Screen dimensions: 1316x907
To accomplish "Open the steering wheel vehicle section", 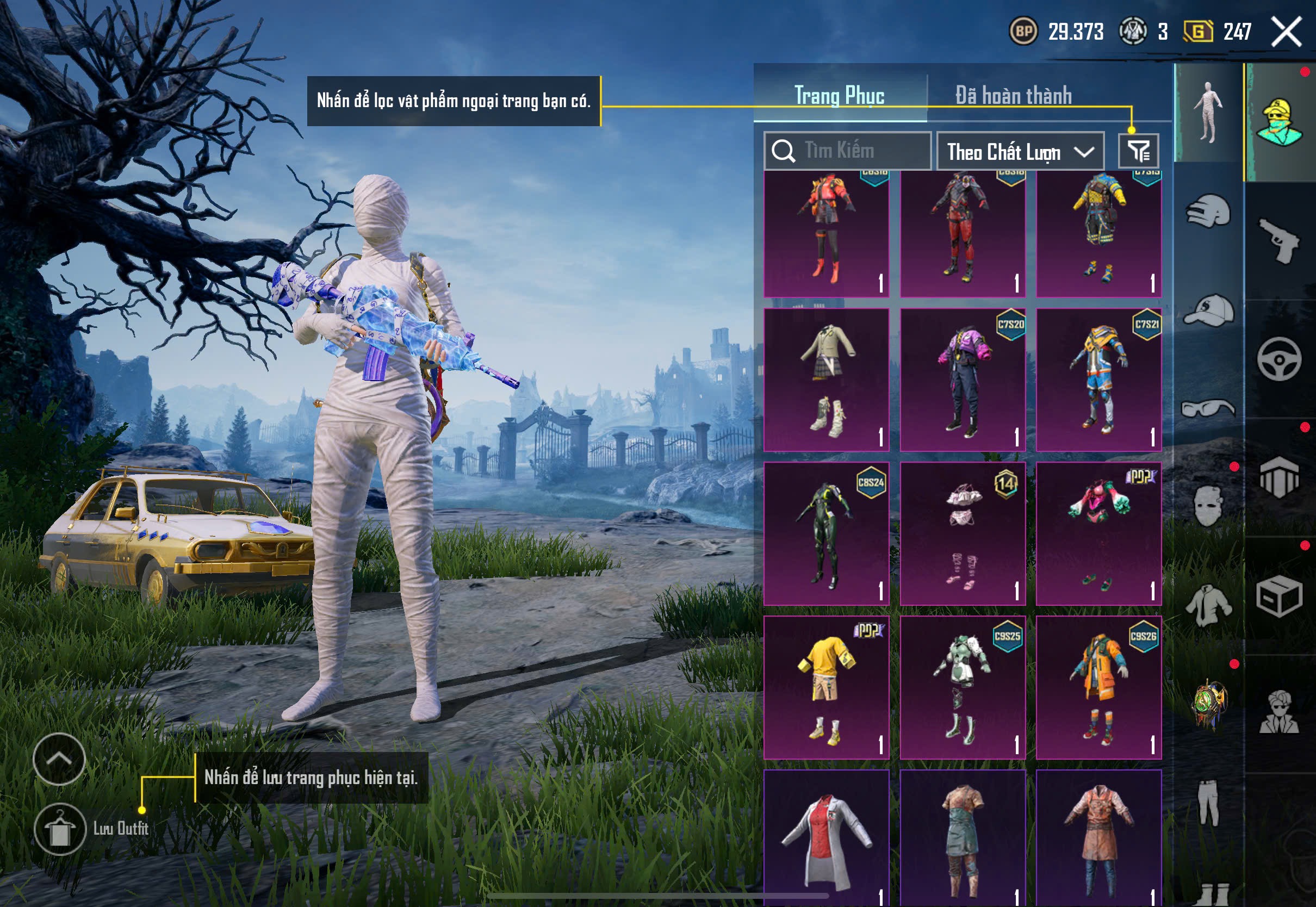I will [x=1280, y=359].
